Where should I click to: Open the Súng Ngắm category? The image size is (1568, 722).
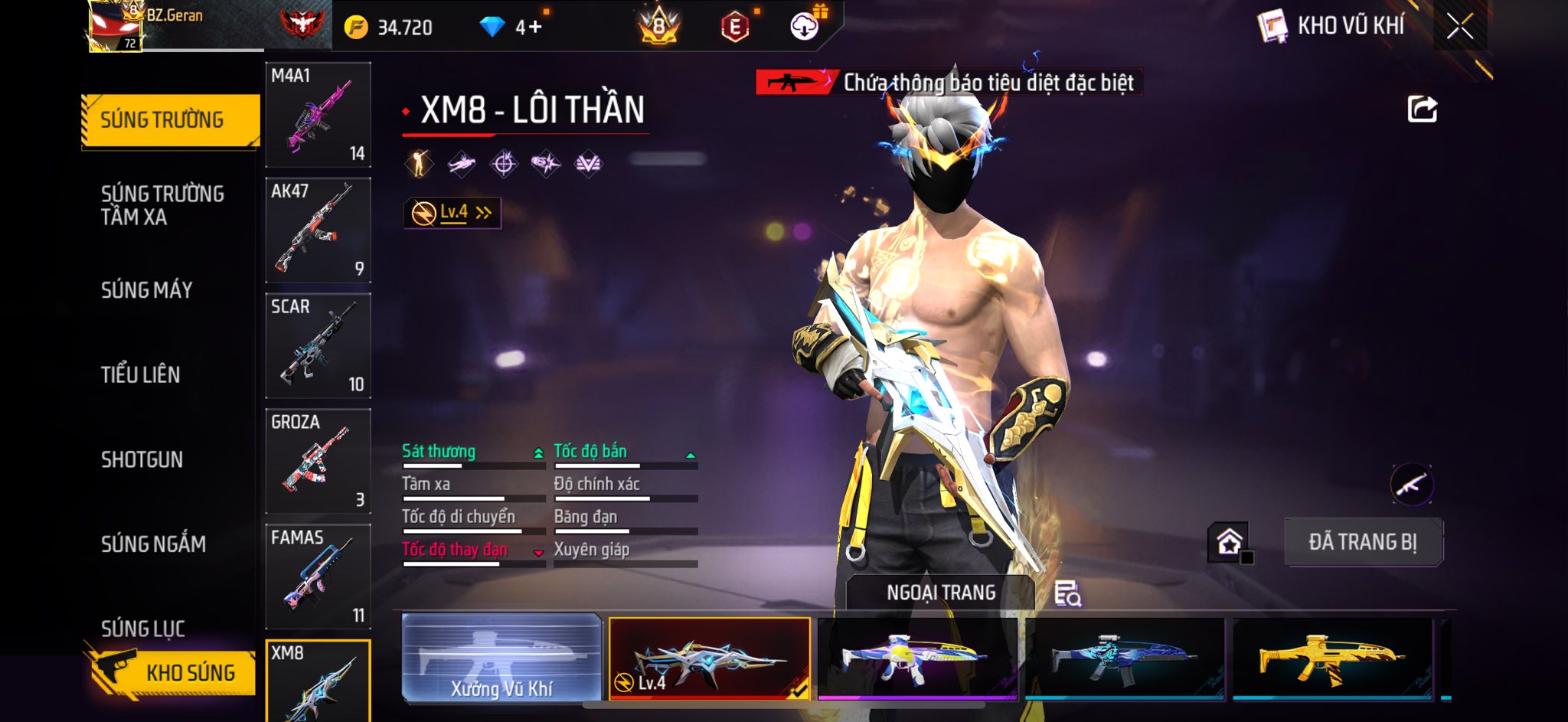(x=153, y=544)
